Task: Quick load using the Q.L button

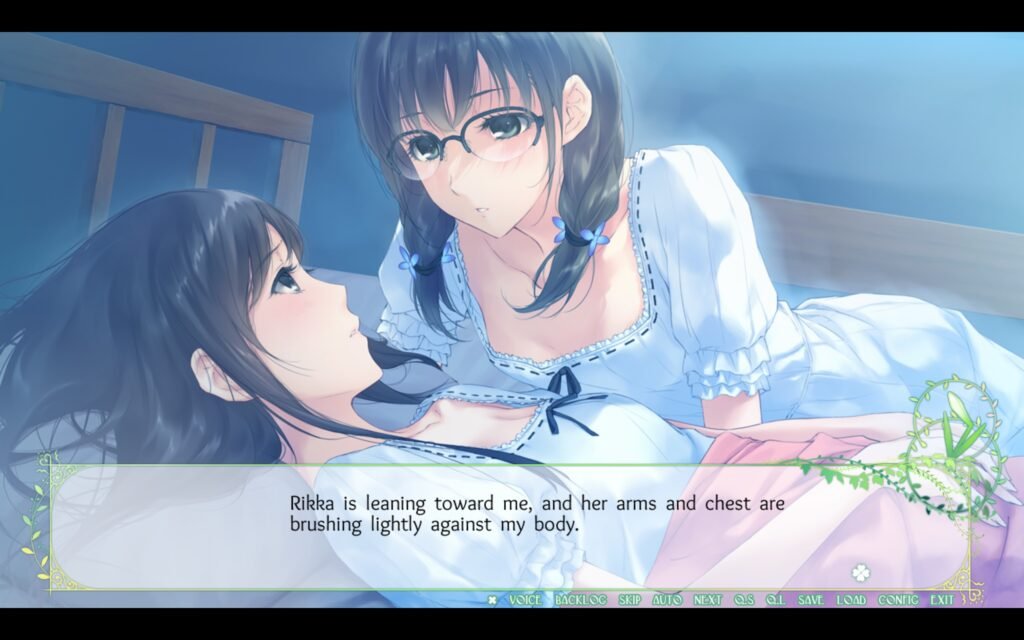Action: [x=776, y=600]
